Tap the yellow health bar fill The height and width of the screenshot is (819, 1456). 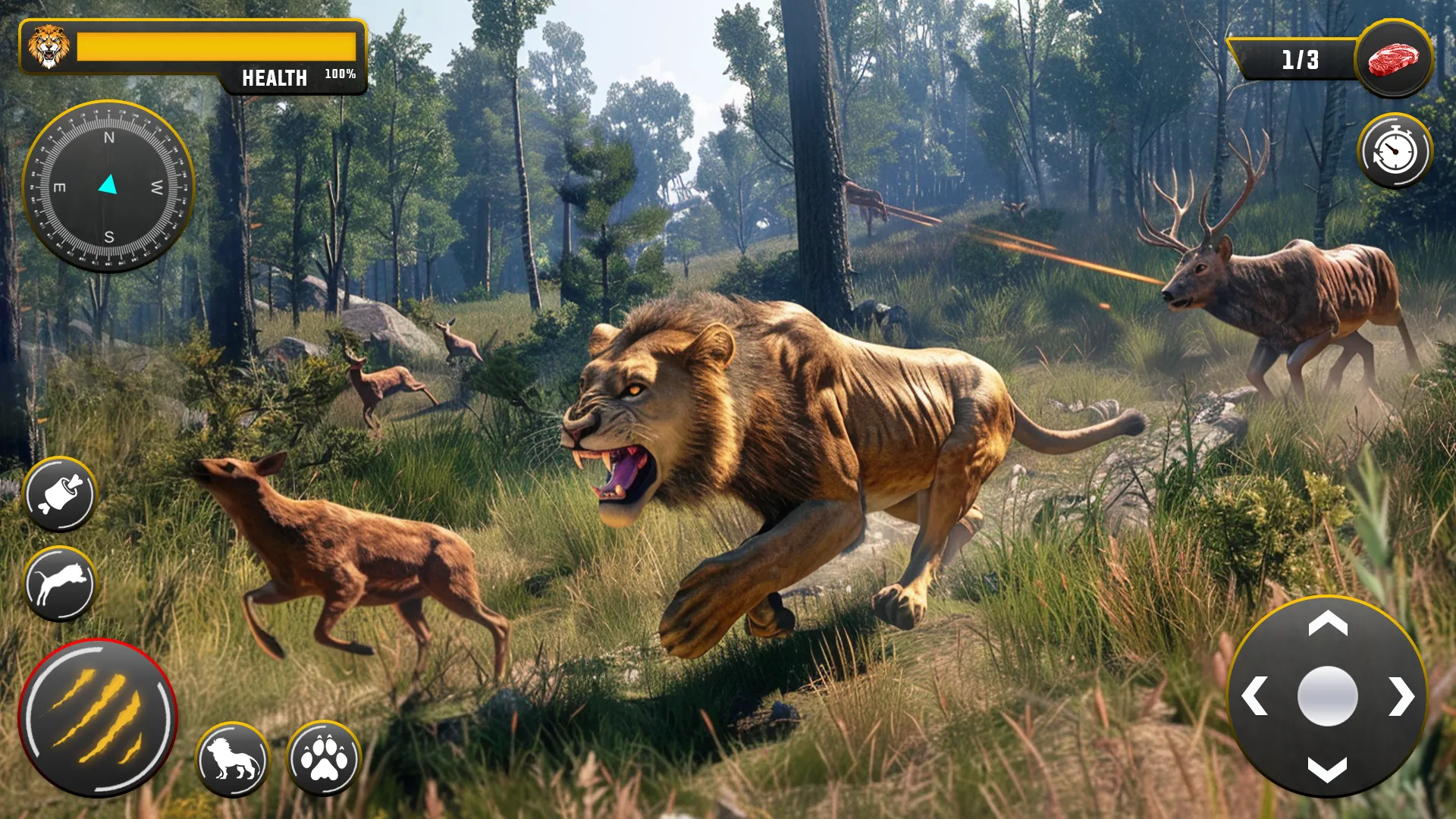[x=216, y=45]
